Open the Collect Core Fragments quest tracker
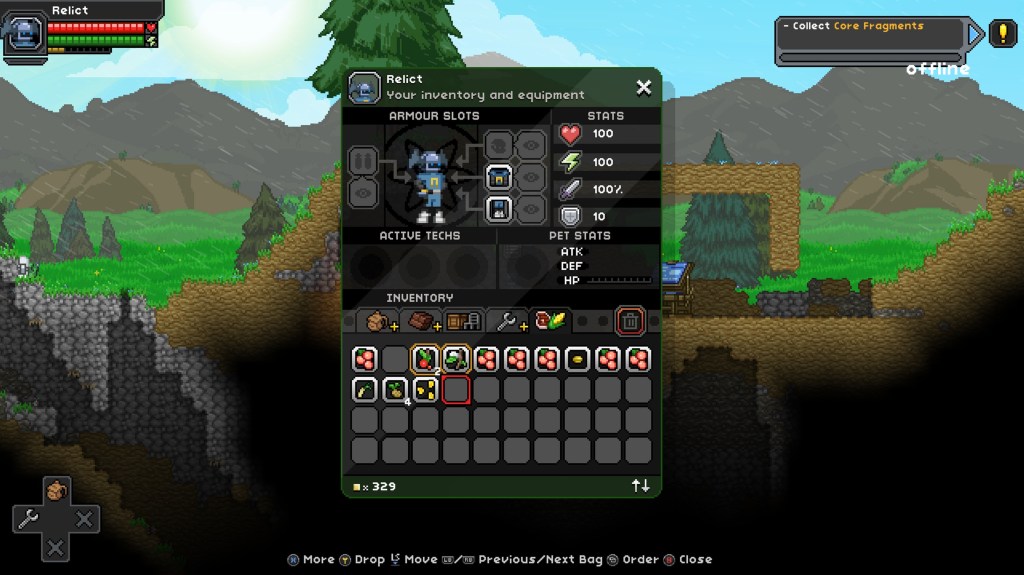Viewport: 1024px width, 575px height. click(872, 34)
